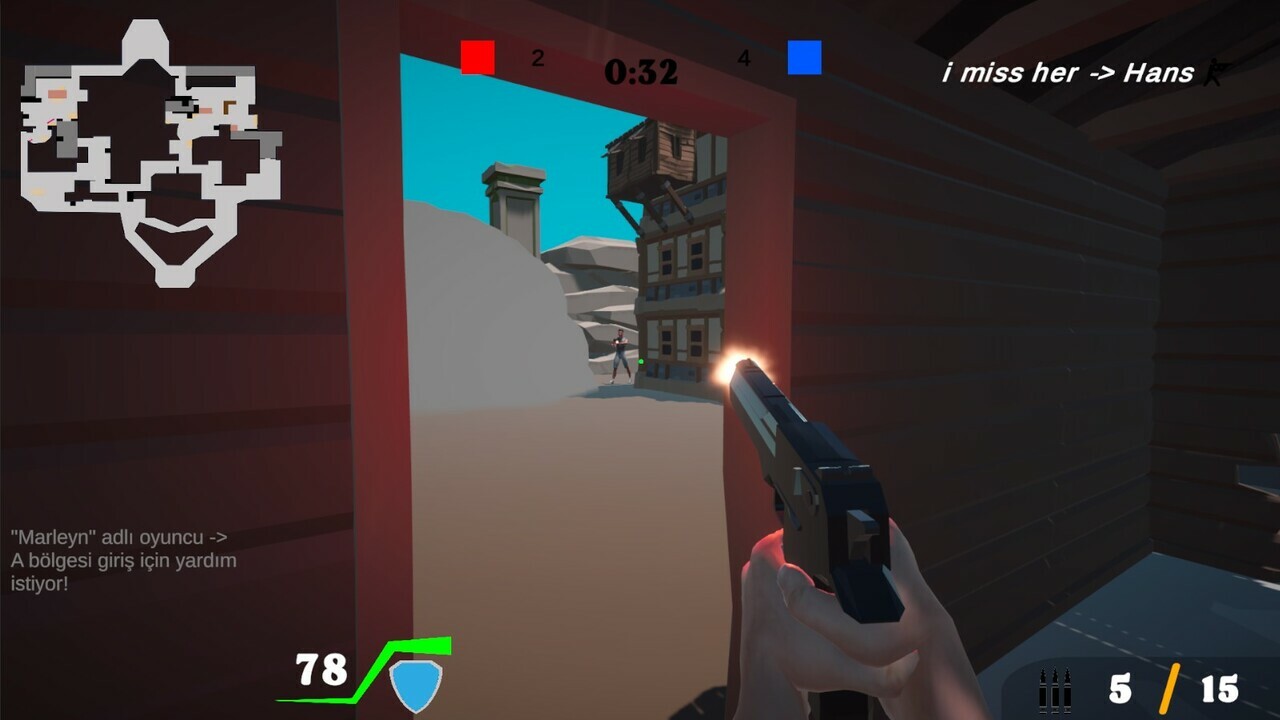Click the magazine ammo count 5

(1123, 687)
